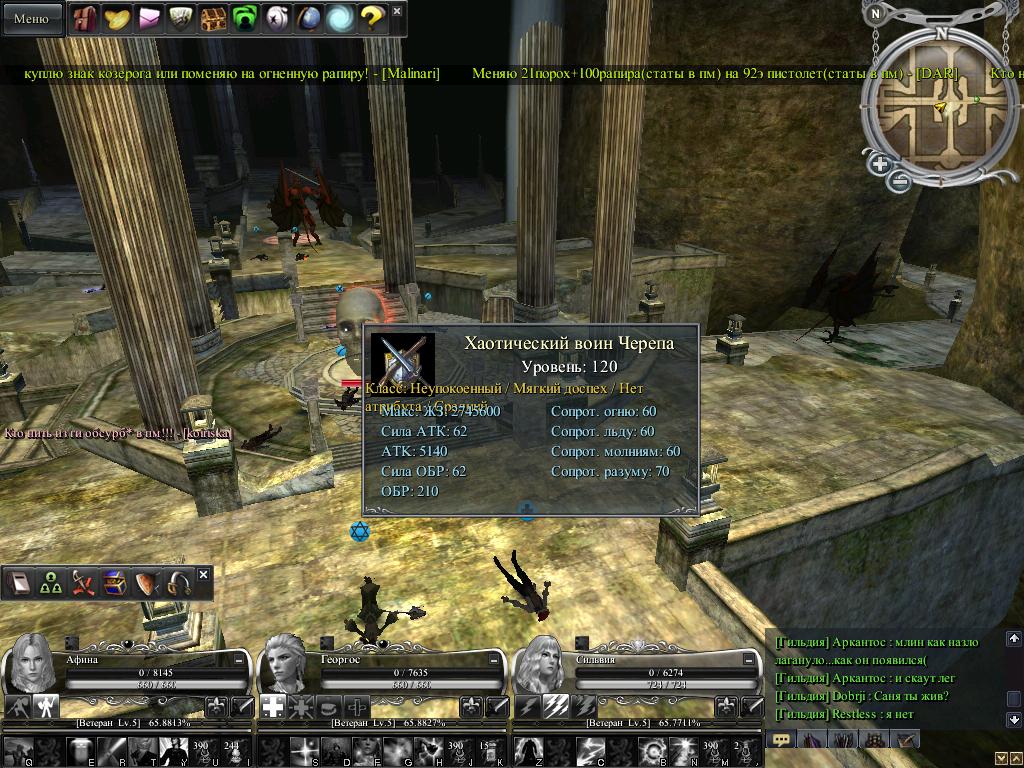Open the pink mail envelope
1024x768 pixels.
(150, 18)
